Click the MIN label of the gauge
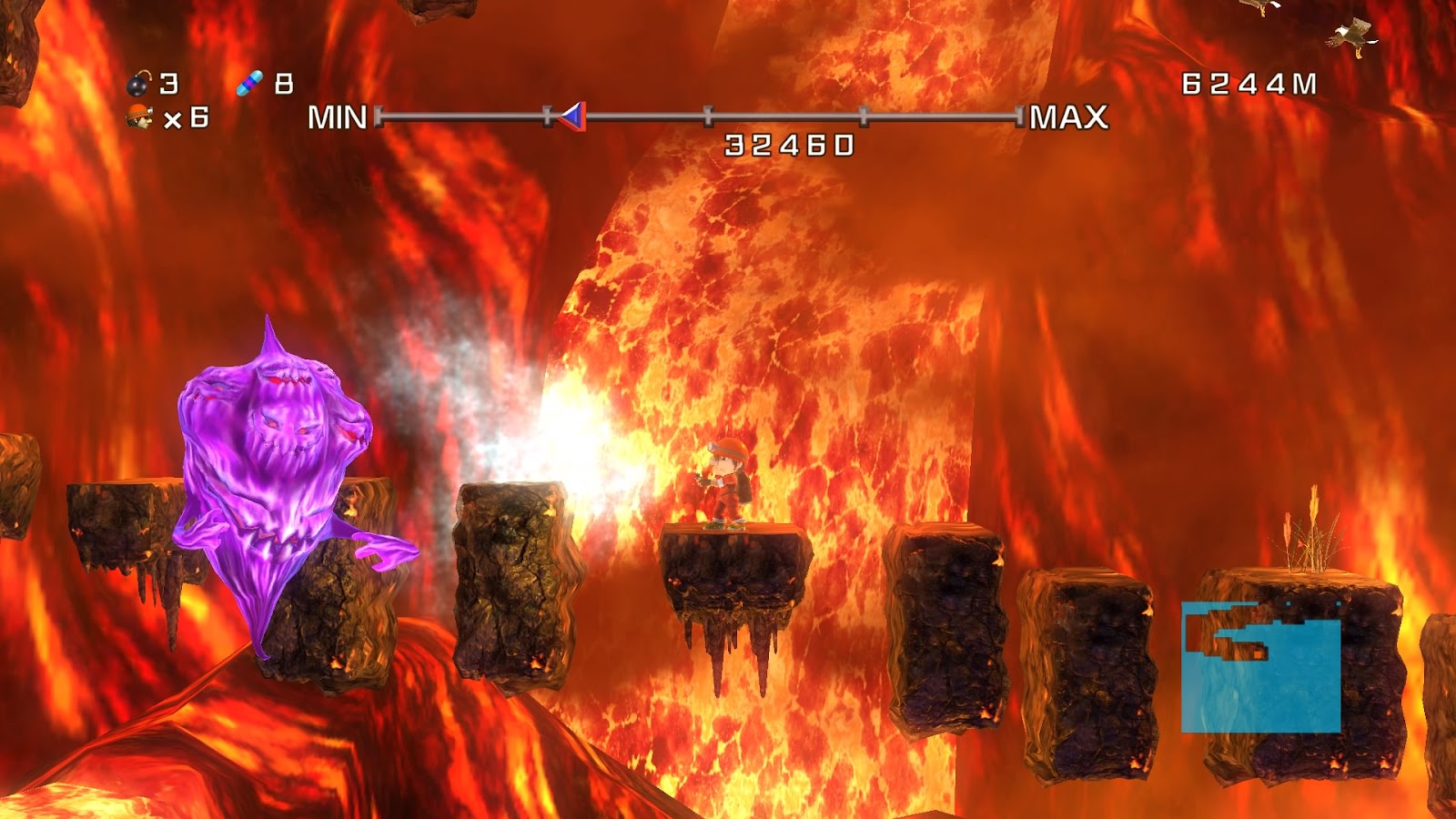This screenshot has height=819, width=1456. (337, 116)
